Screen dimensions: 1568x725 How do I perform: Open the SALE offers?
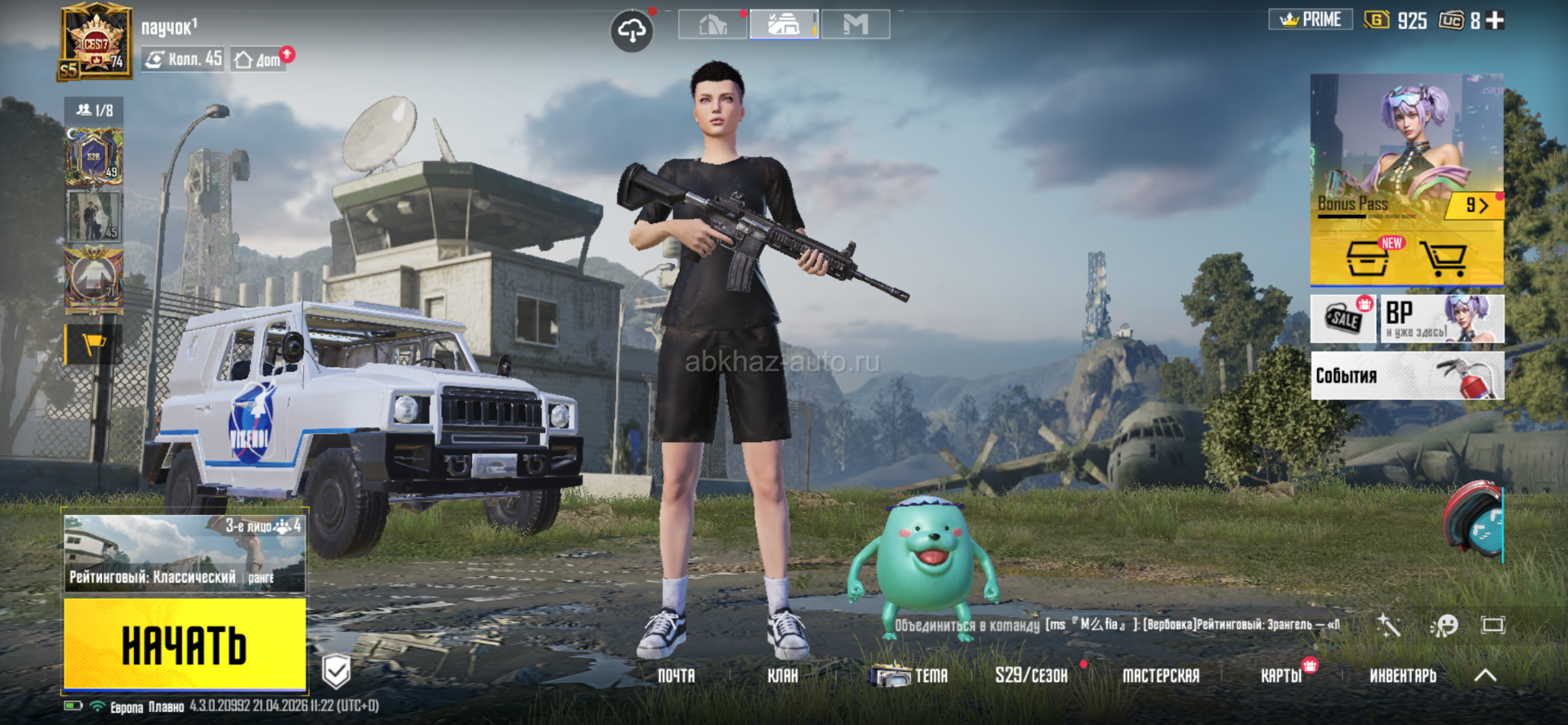point(1343,318)
